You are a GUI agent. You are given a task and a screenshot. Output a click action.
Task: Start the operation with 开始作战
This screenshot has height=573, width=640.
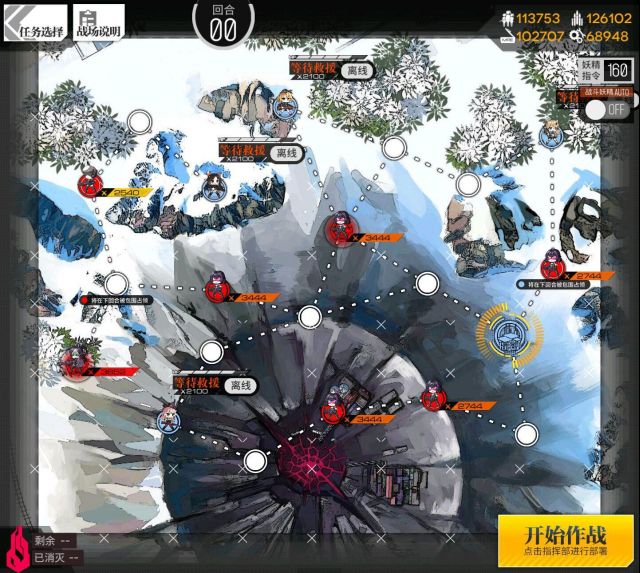(566, 540)
